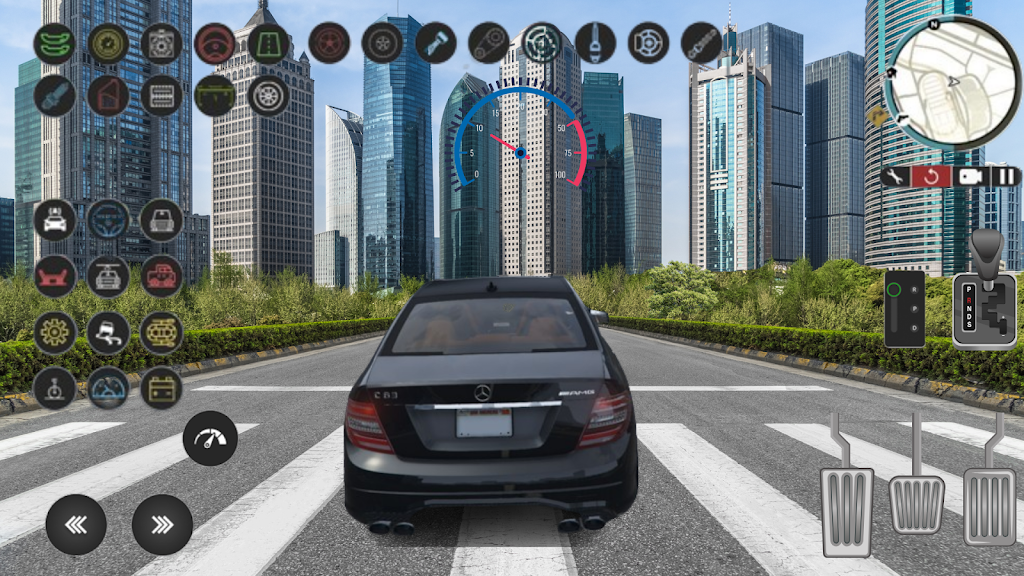Screen dimensions: 1024x576
Task: Activate the blue dashboard gauge icon
Action: pos(108,388)
